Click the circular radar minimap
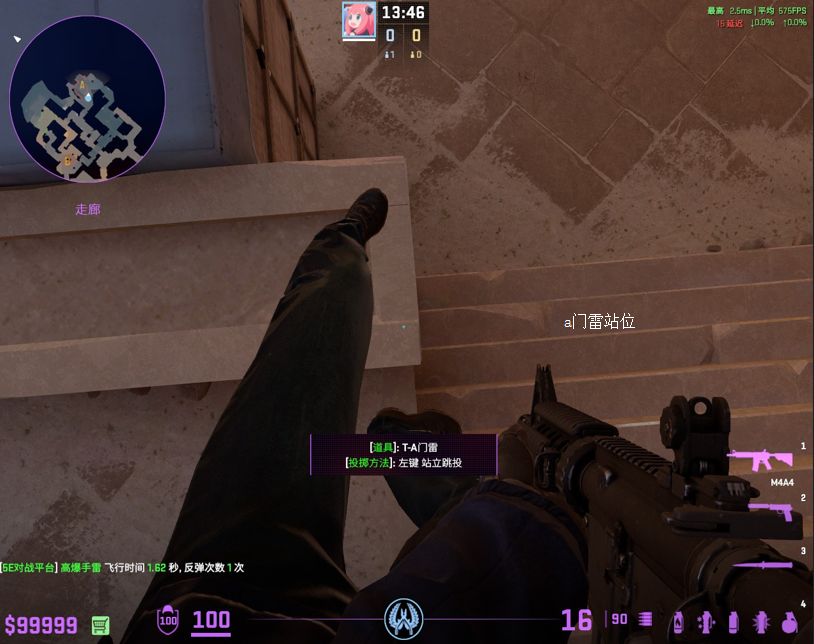814x644 pixels. tap(87, 98)
